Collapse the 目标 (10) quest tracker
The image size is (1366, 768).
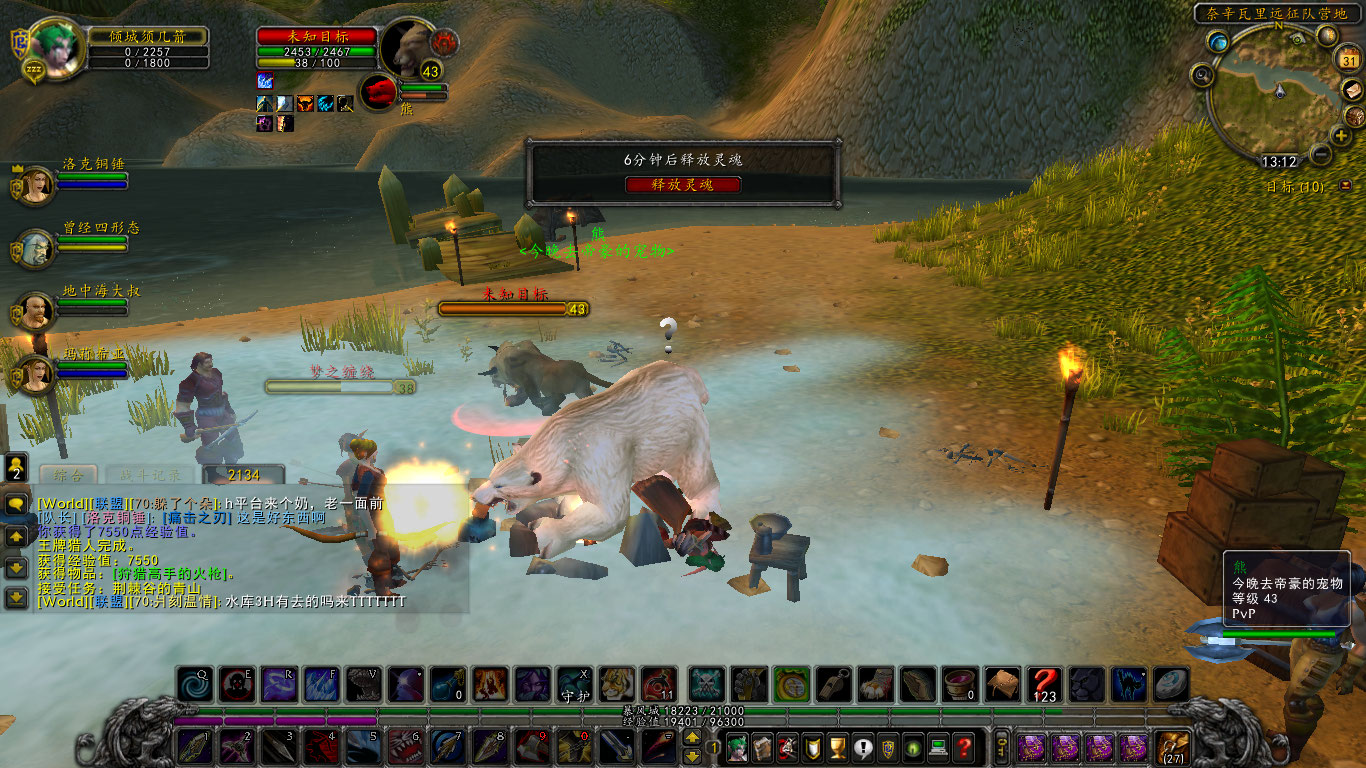tap(1345, 186)
